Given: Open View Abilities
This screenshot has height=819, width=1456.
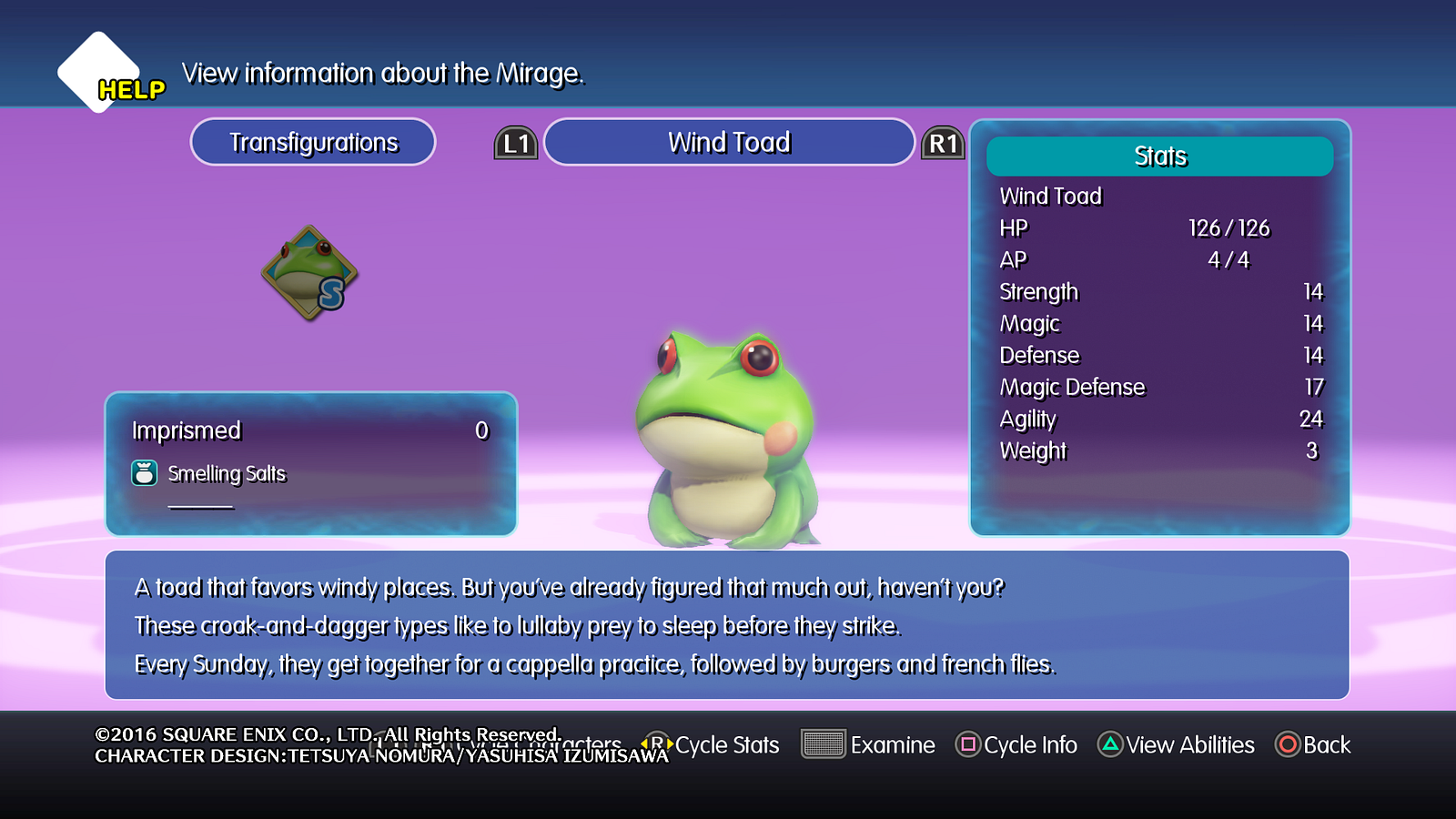Looking at the screenshot, I should [1176, 745].
